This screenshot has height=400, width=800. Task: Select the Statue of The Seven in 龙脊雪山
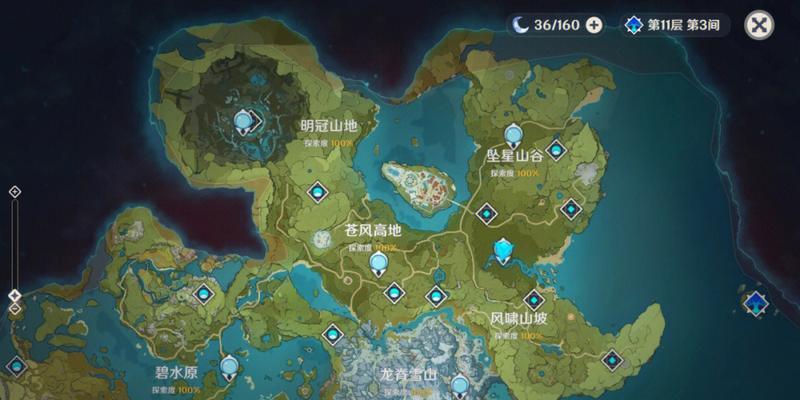pos(460,385)
